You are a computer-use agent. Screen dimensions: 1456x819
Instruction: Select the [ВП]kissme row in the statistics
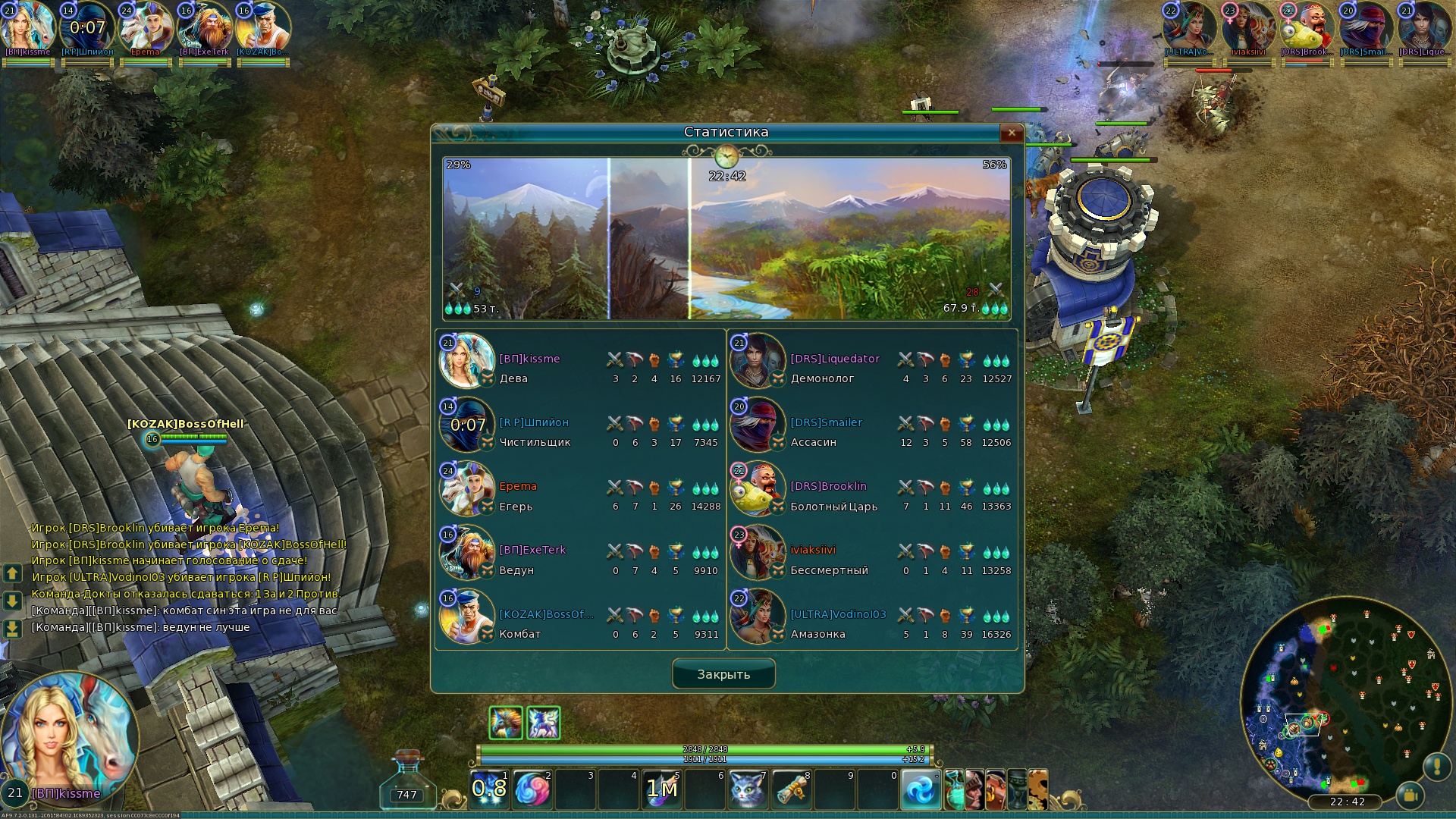580,362
